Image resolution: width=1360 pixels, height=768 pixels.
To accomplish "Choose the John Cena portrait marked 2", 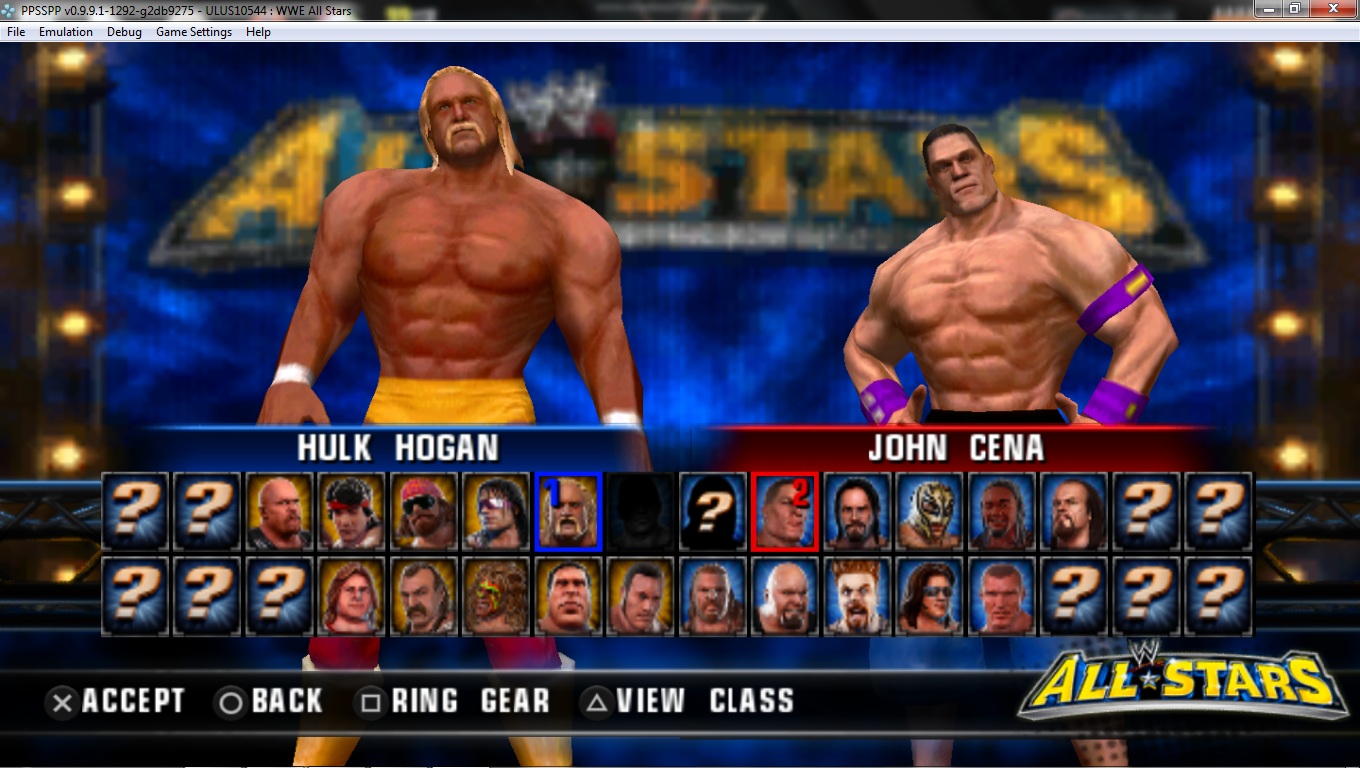I will pos(785,511).
